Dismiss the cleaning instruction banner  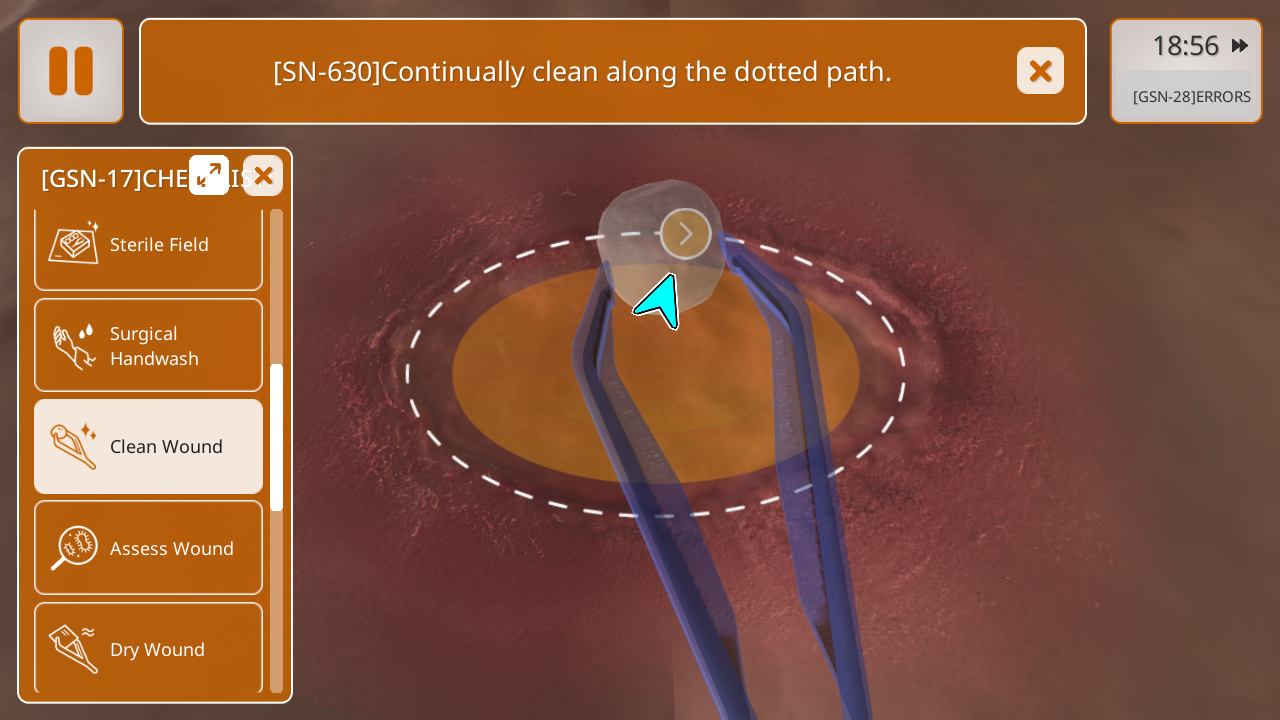(1040, 71)
